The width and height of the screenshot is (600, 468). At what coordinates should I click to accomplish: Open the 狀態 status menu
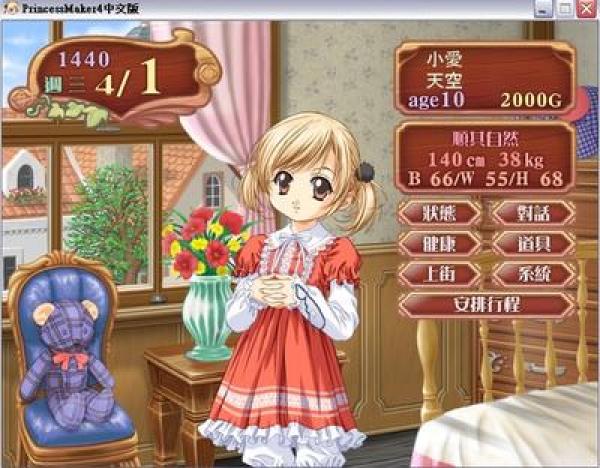(x=439, y=213)
